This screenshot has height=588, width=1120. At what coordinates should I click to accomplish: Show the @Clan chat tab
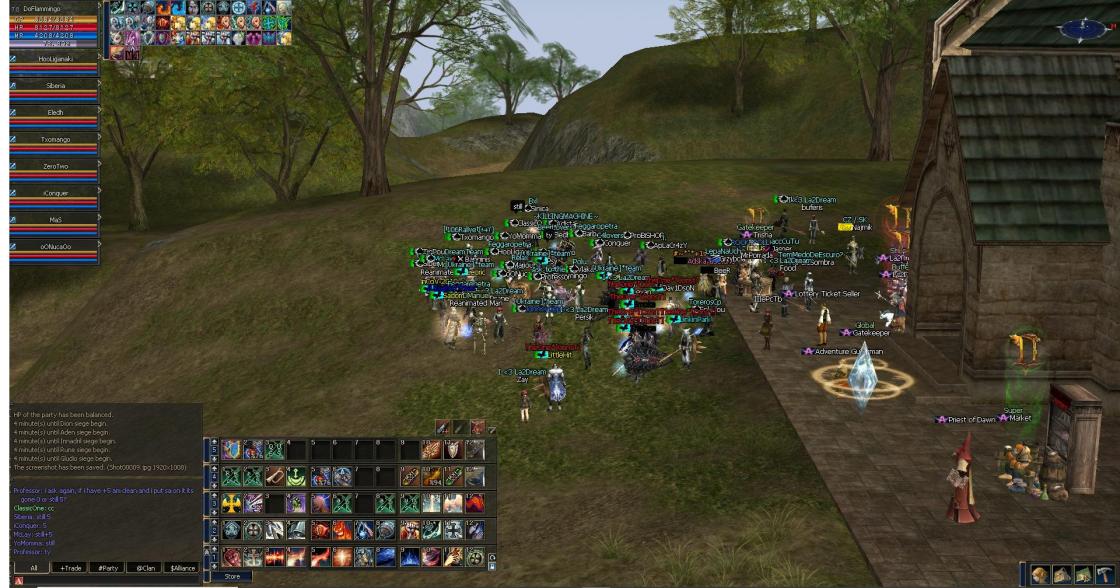(146, 568)
